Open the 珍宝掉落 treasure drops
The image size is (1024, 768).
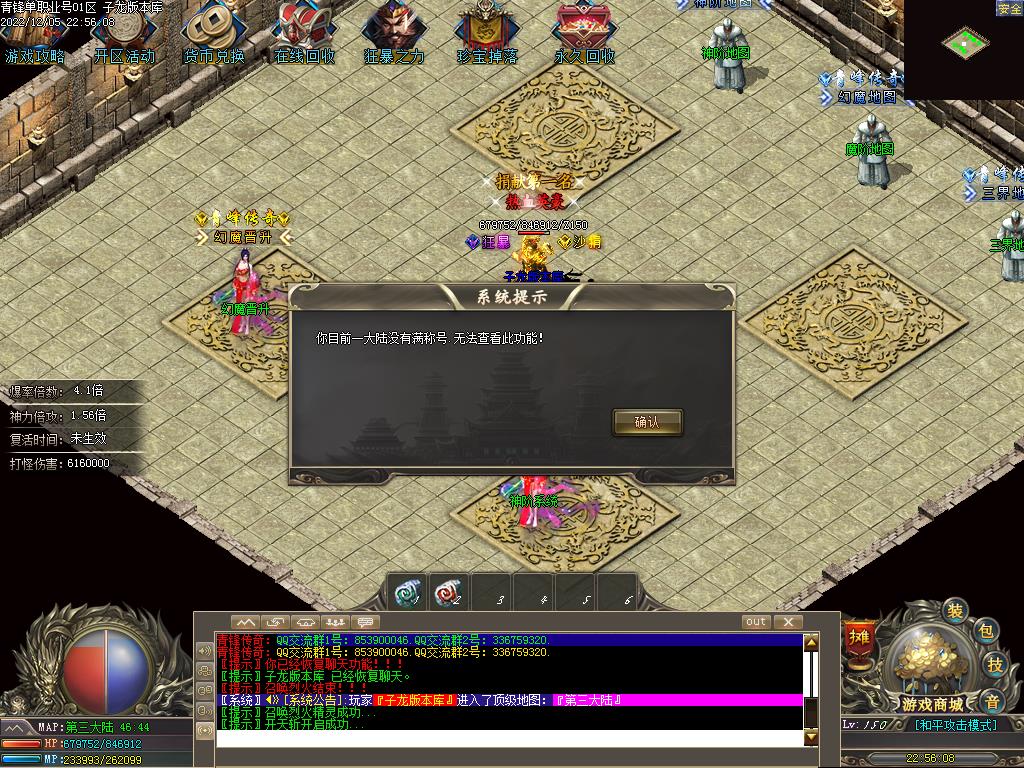click(487, 34)
